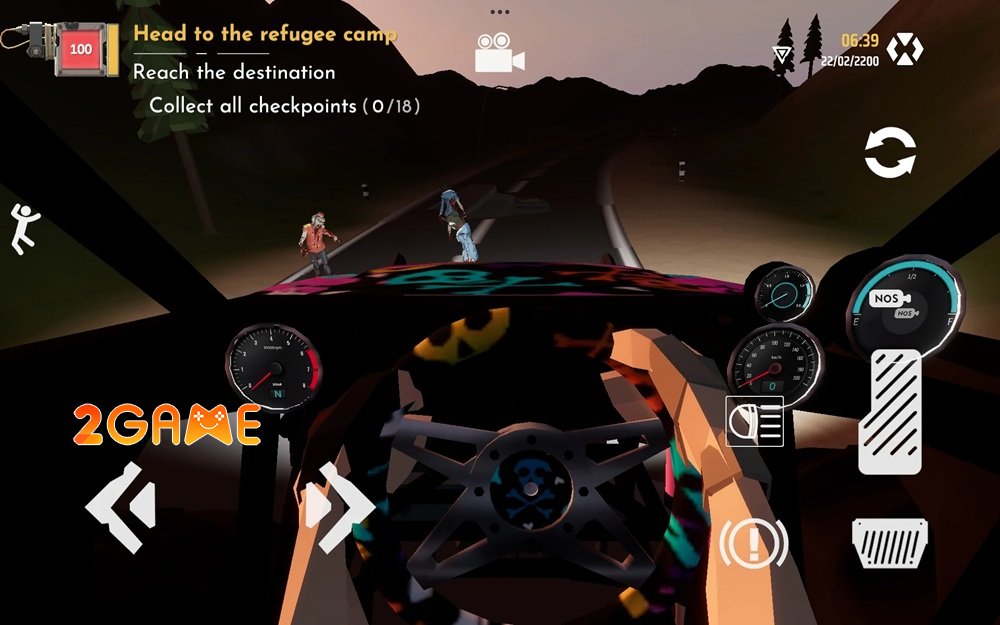Exit the vehicle with the running figure icon

coord(23,228)
